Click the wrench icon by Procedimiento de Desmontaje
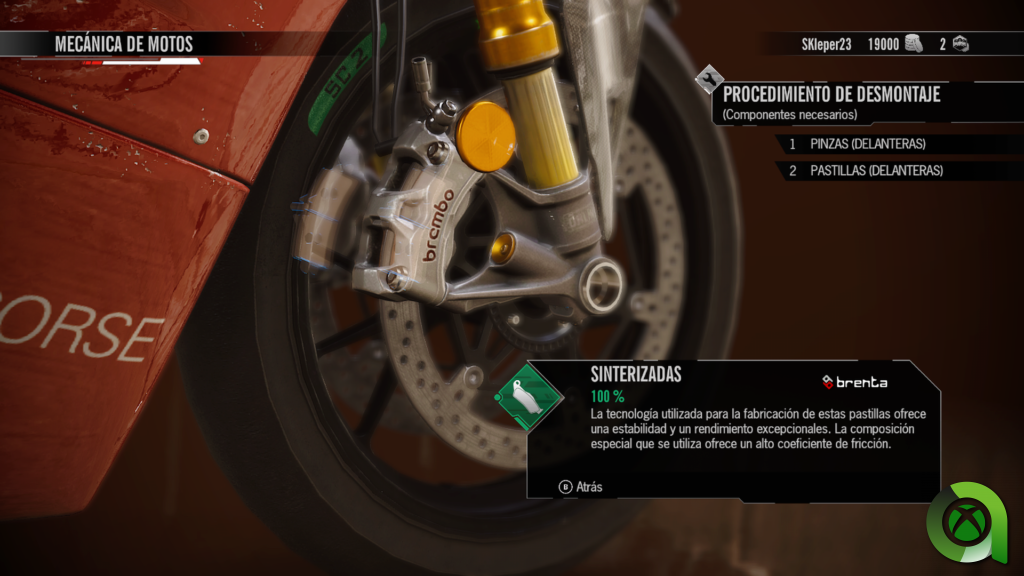This screenshot has width=1024, height=576. [709, 78]
